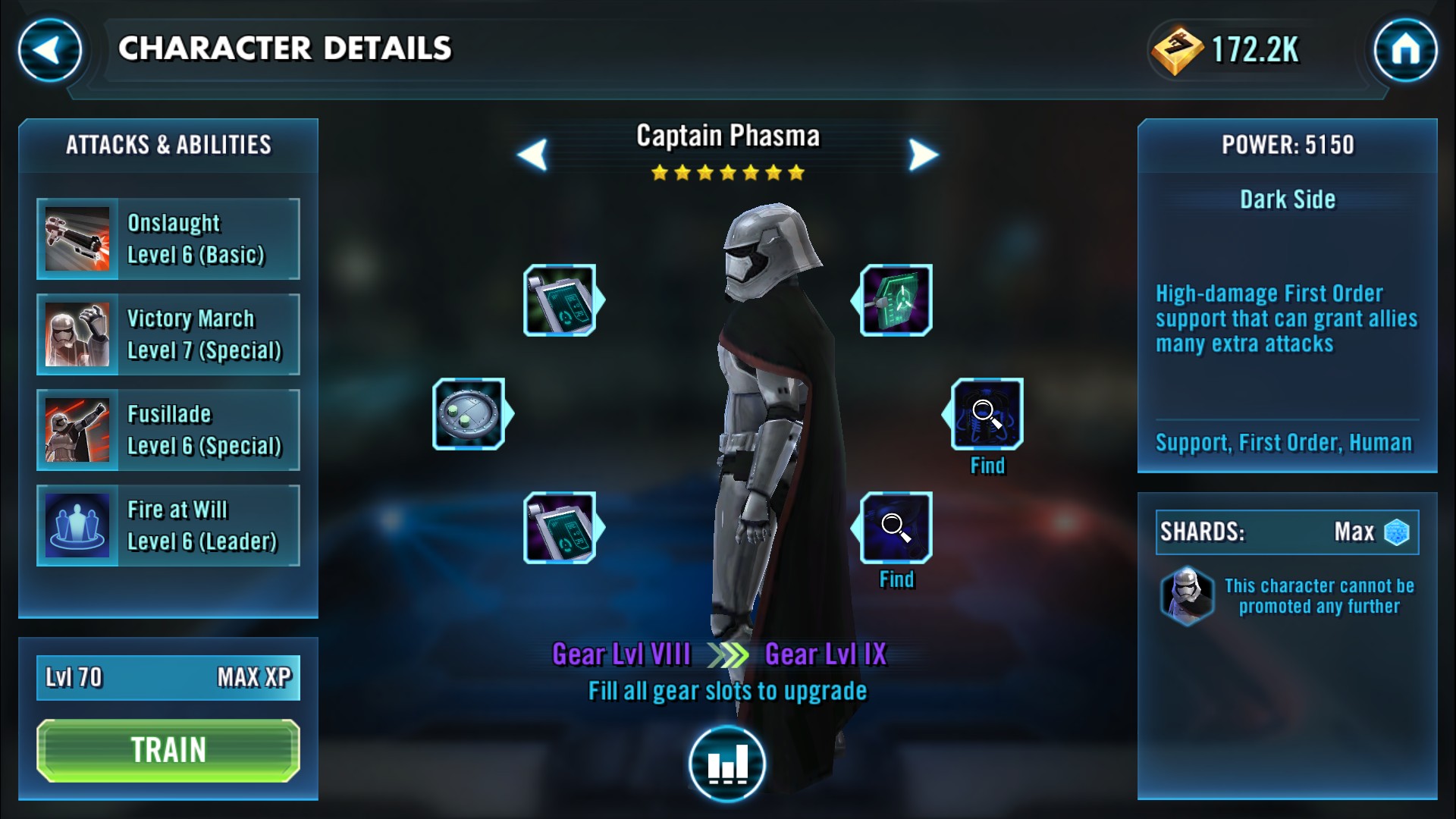Select the Fusillade special ability
Image resolution: width=1456 pixels, height=819 pixels.
[x=168, y=430]
